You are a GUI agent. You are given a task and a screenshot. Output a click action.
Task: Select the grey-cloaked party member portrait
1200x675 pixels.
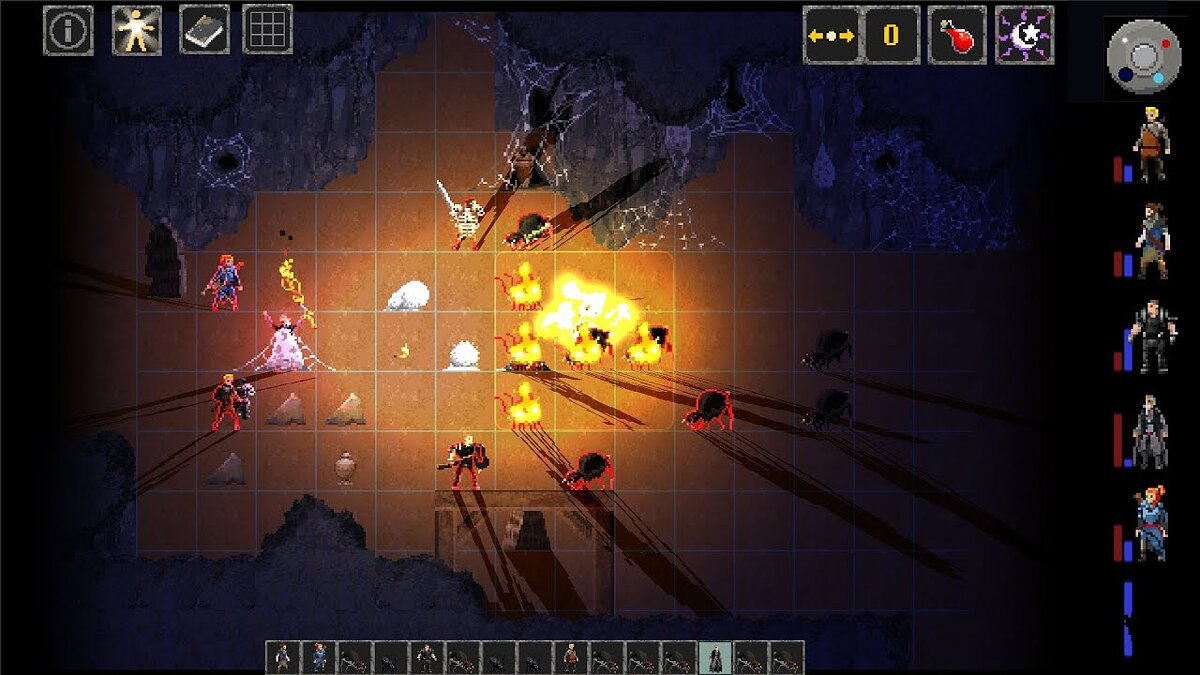pos(1151,432)
